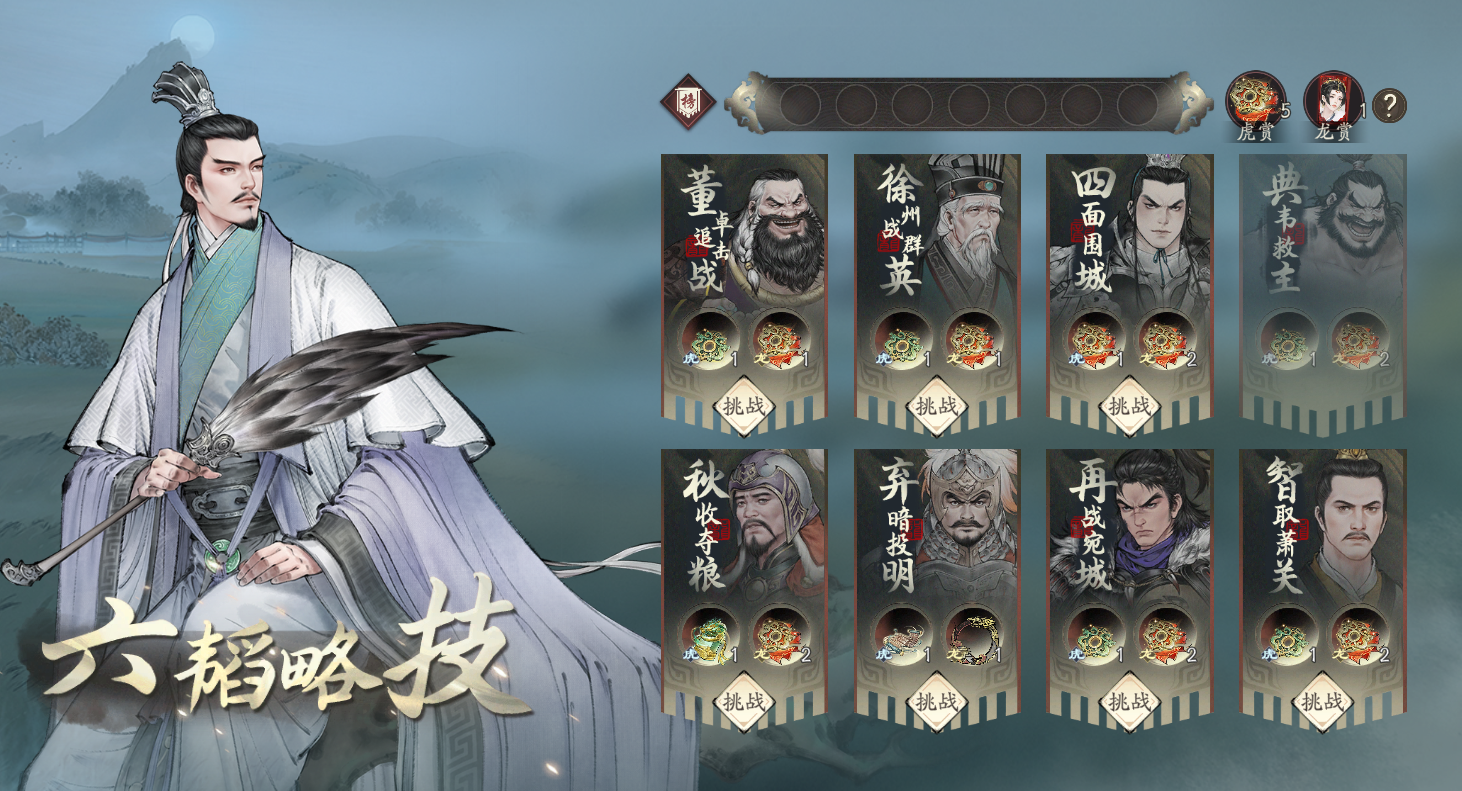Image resolution: width=1462 pixels, height=791 pixels.
Task: Click the dragon reward medal on 四面围城
Action: (1163, 341)
